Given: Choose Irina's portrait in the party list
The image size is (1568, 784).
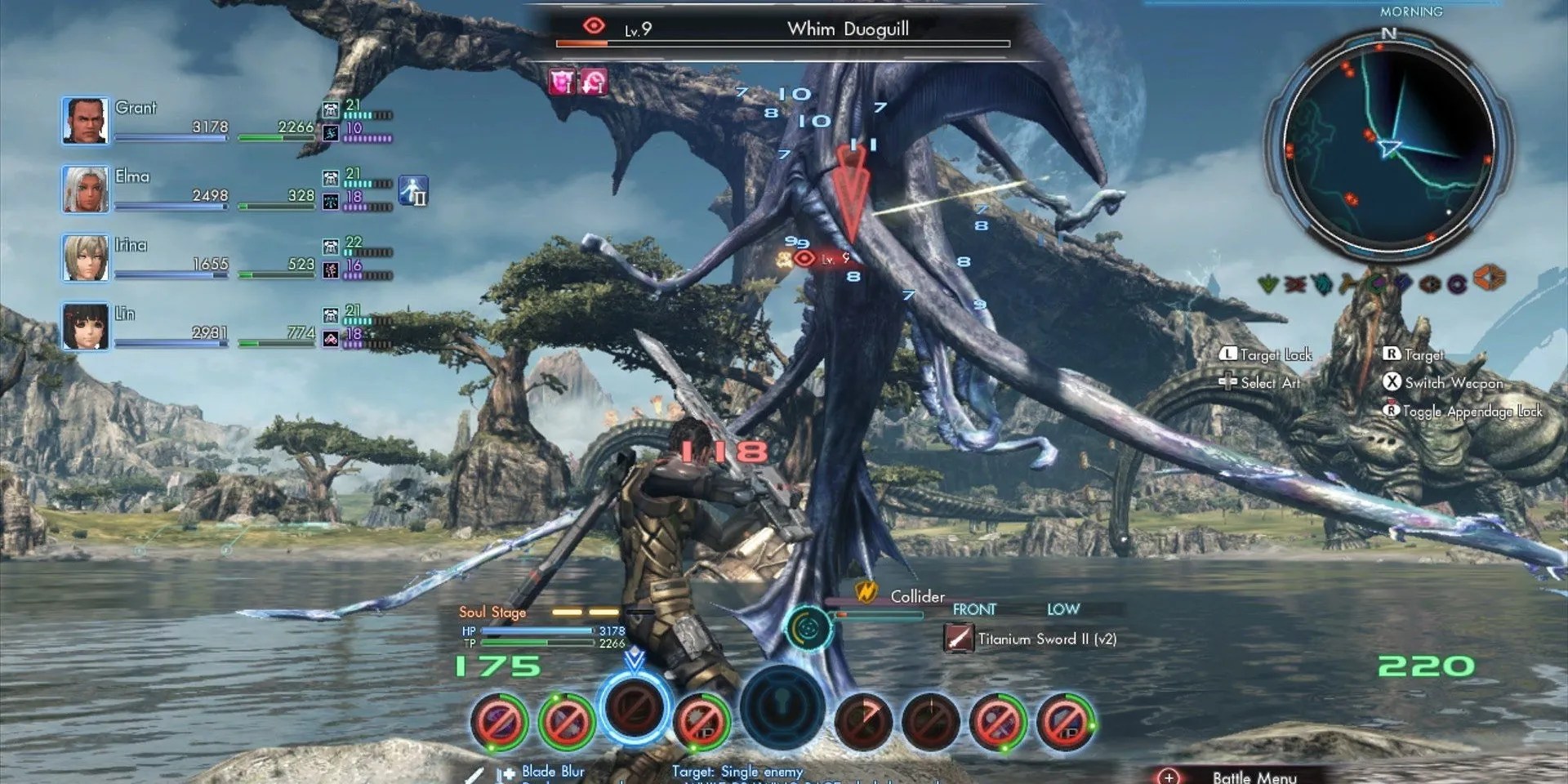Looking at the screenshot, I should tap(85, 258).
